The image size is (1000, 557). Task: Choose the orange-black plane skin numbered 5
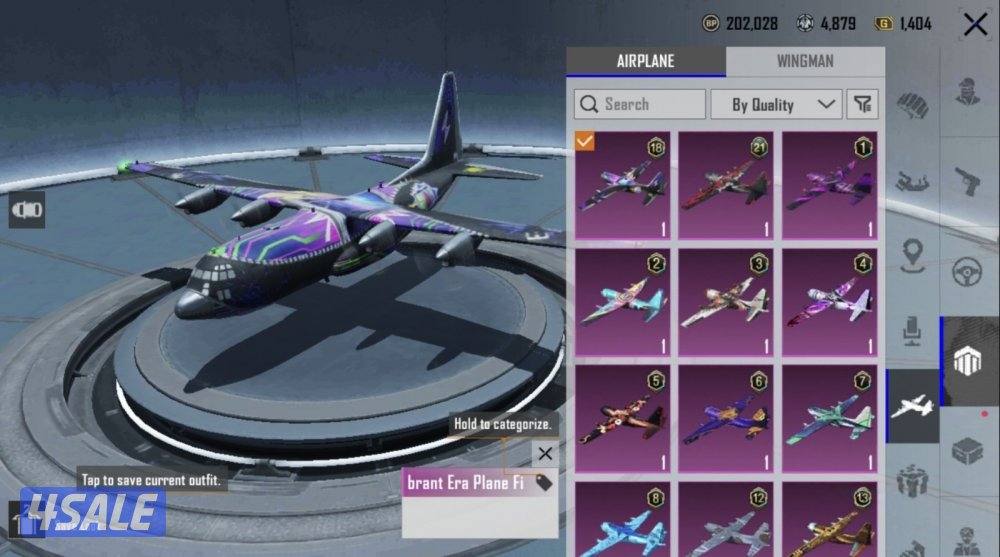coord(623,420)
